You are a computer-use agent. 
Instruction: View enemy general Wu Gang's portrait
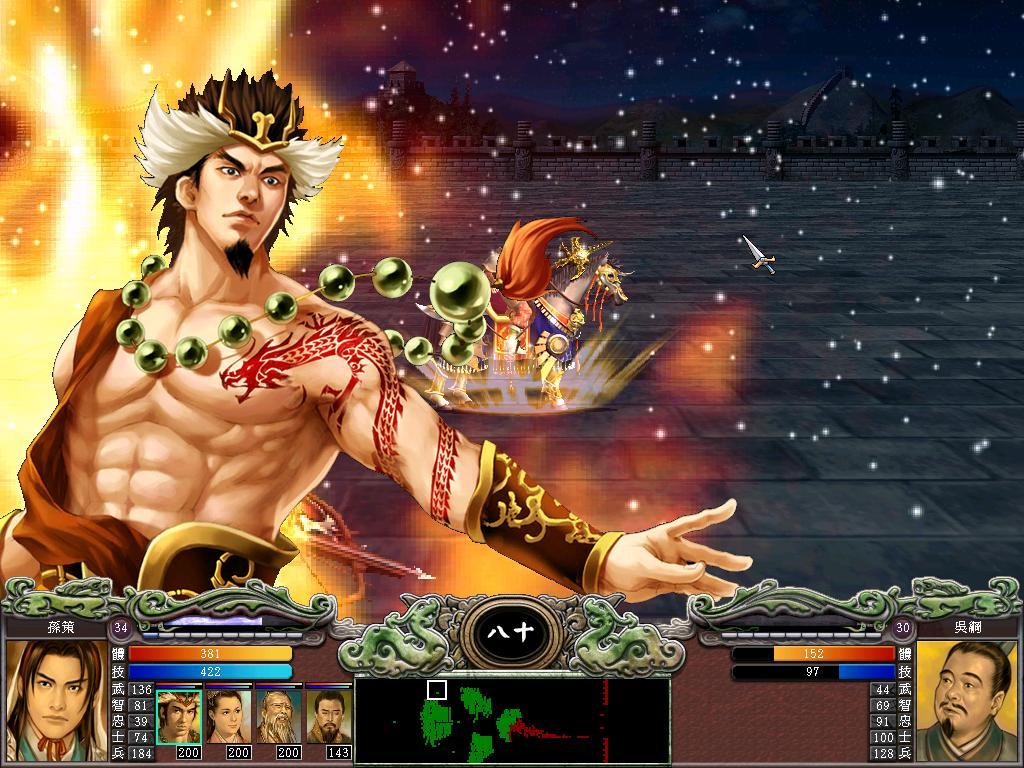967,700
